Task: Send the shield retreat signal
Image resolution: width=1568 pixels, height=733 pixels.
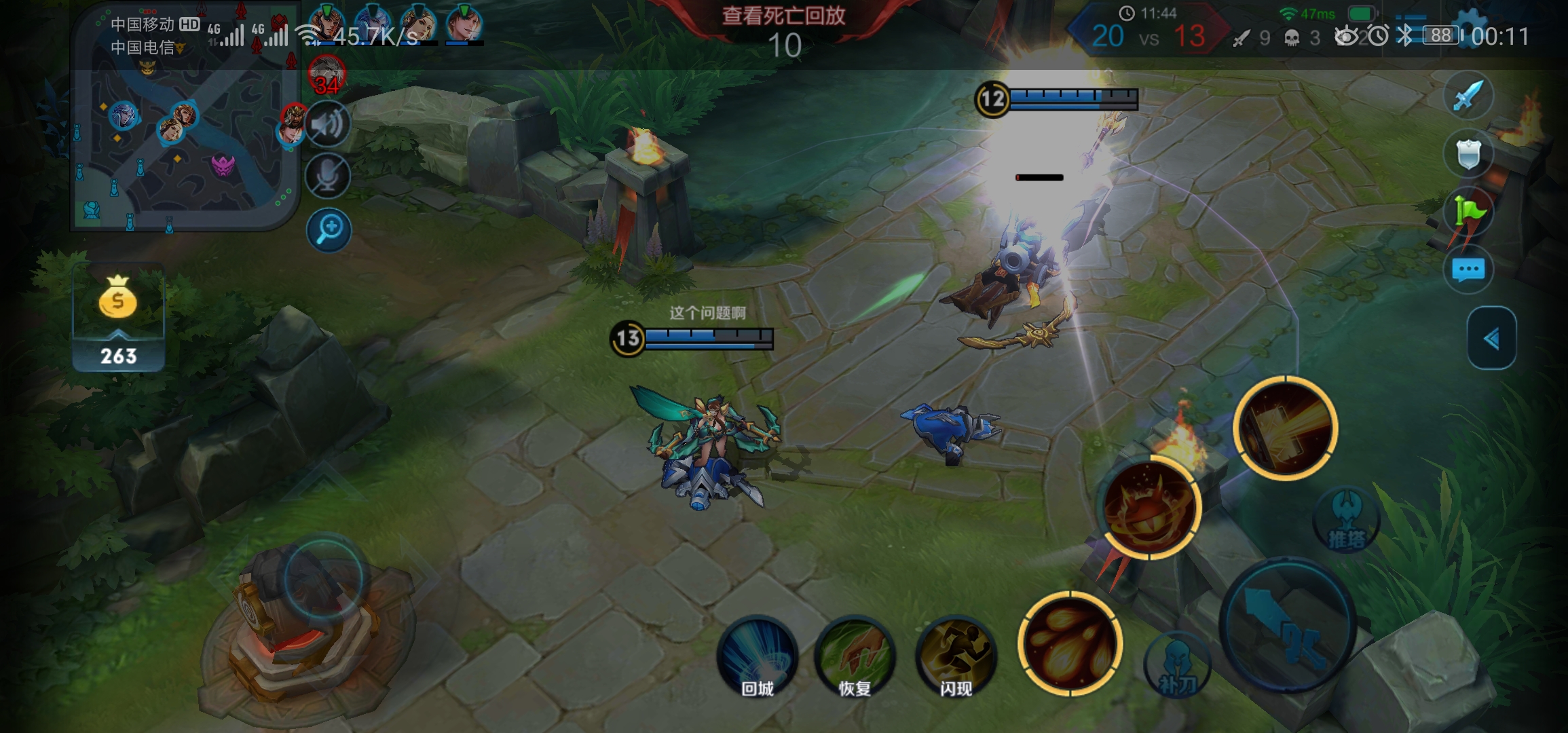Action: tap(1468, 155)
